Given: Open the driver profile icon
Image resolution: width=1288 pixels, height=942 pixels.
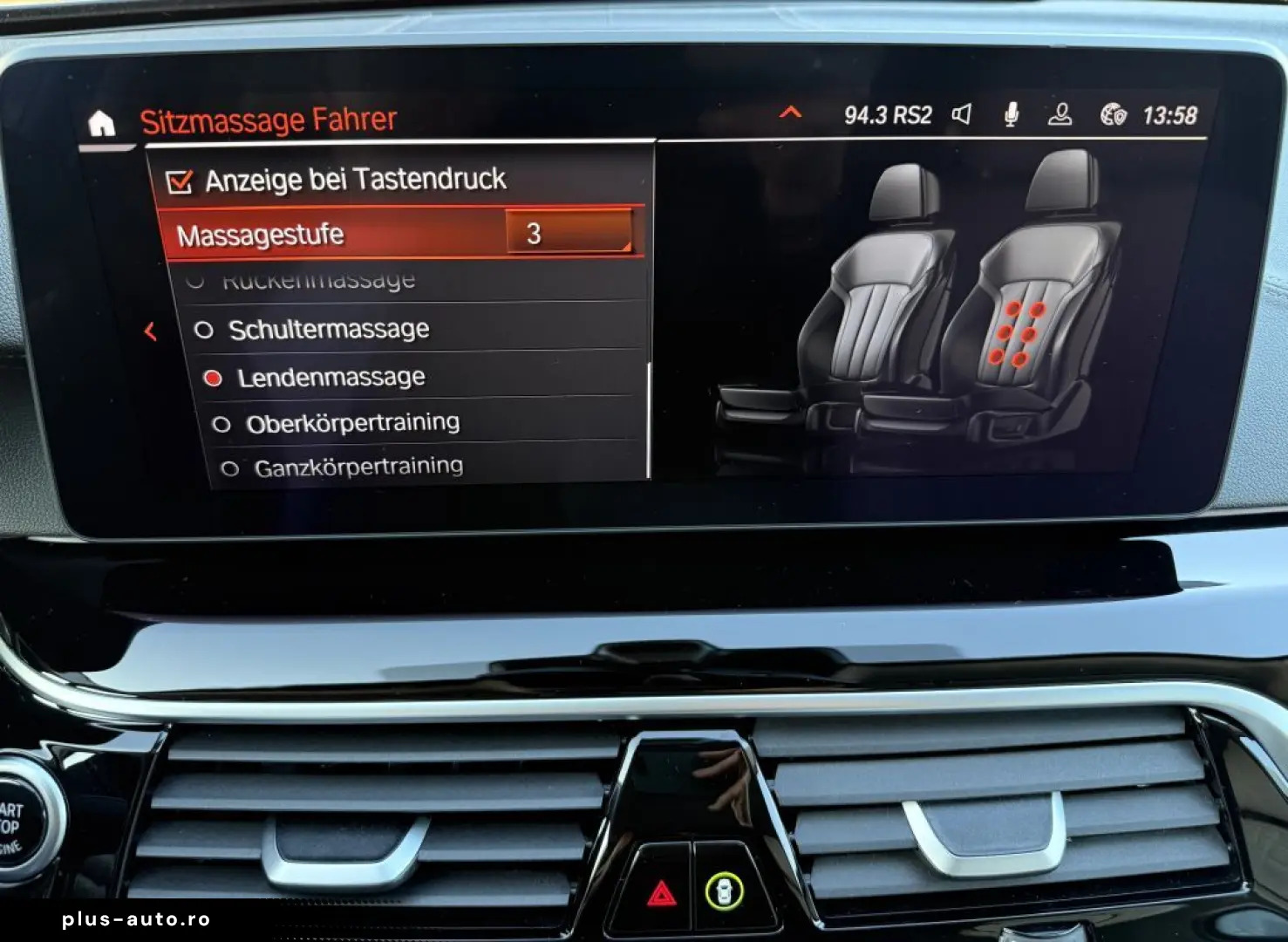Looking at the screenshot, I should [1061, 113].
